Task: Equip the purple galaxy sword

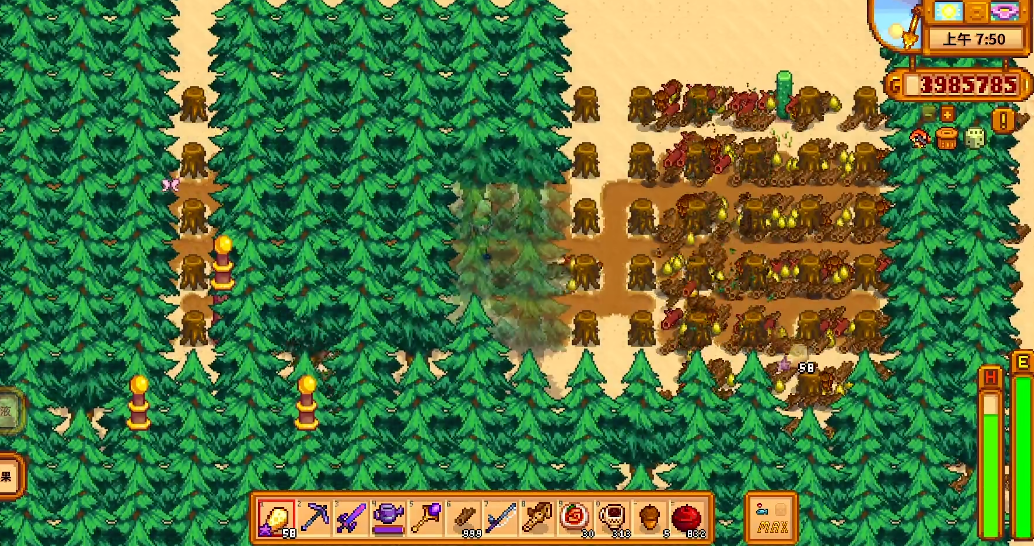Action: tap(350, 518)
